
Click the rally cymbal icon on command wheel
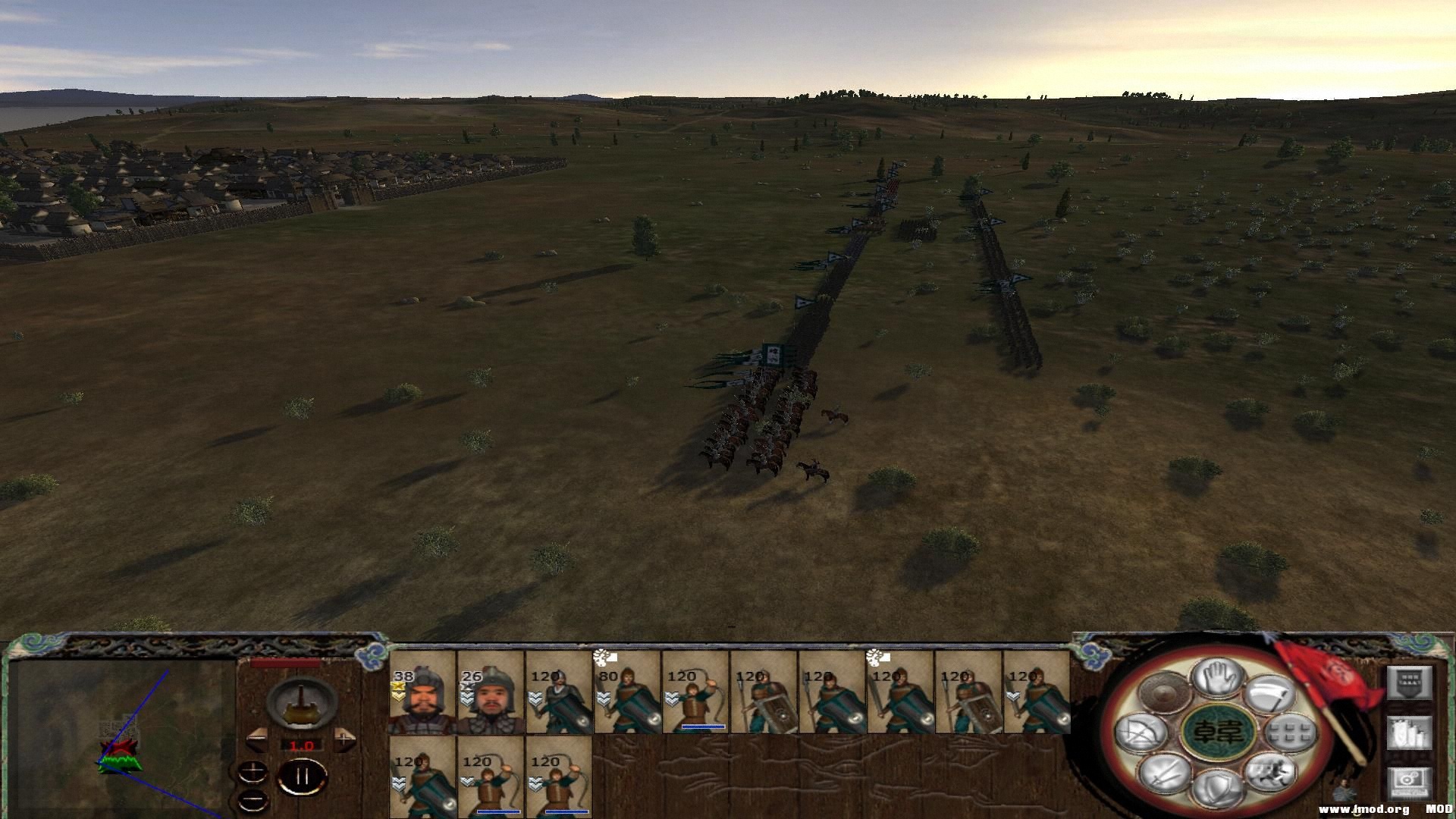click(x=1163, y=690)
